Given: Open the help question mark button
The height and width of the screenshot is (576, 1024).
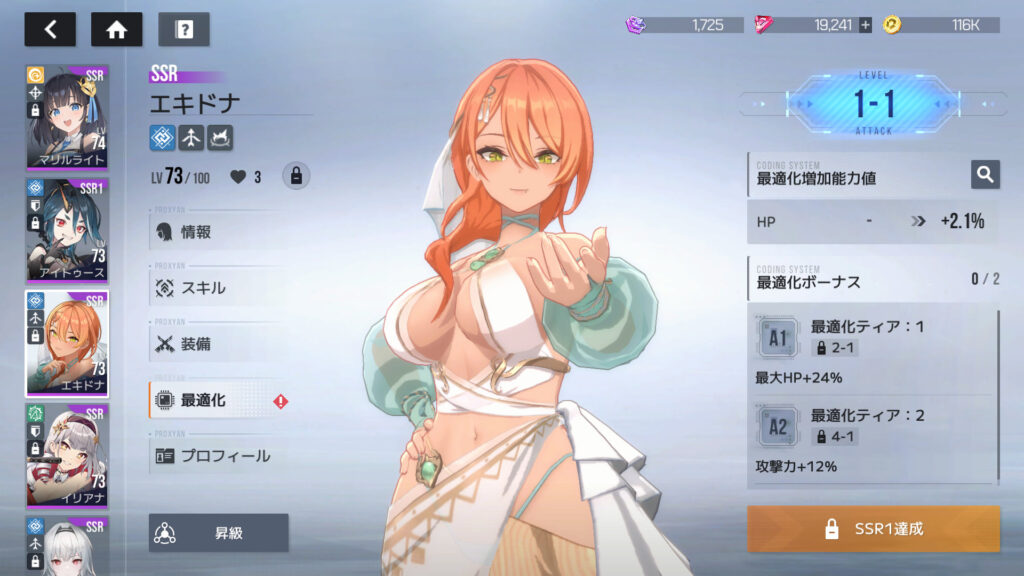Looking at the screenshot, I should pos(184,29).
